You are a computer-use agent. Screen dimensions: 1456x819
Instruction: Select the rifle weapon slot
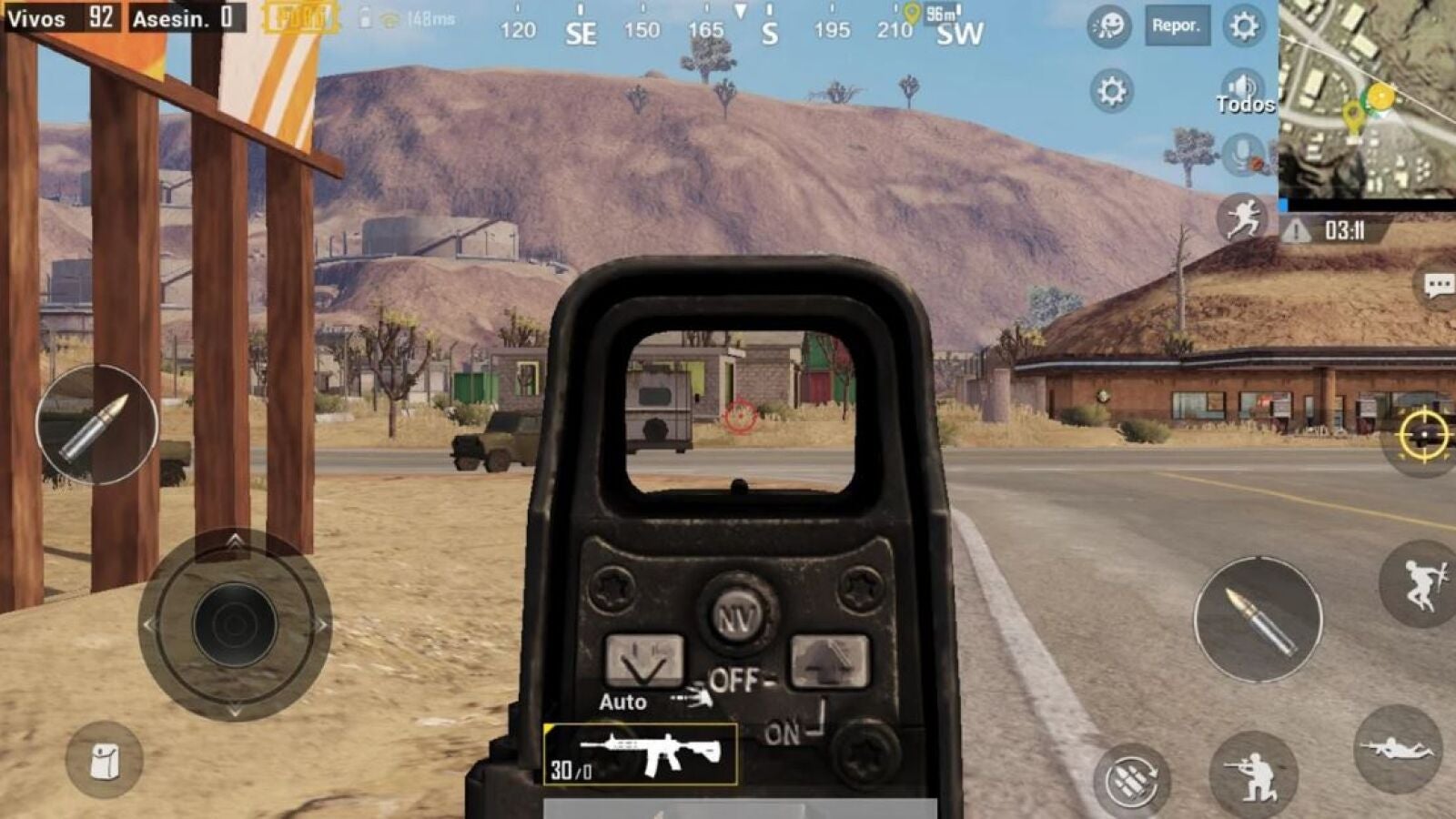[640, 754]
